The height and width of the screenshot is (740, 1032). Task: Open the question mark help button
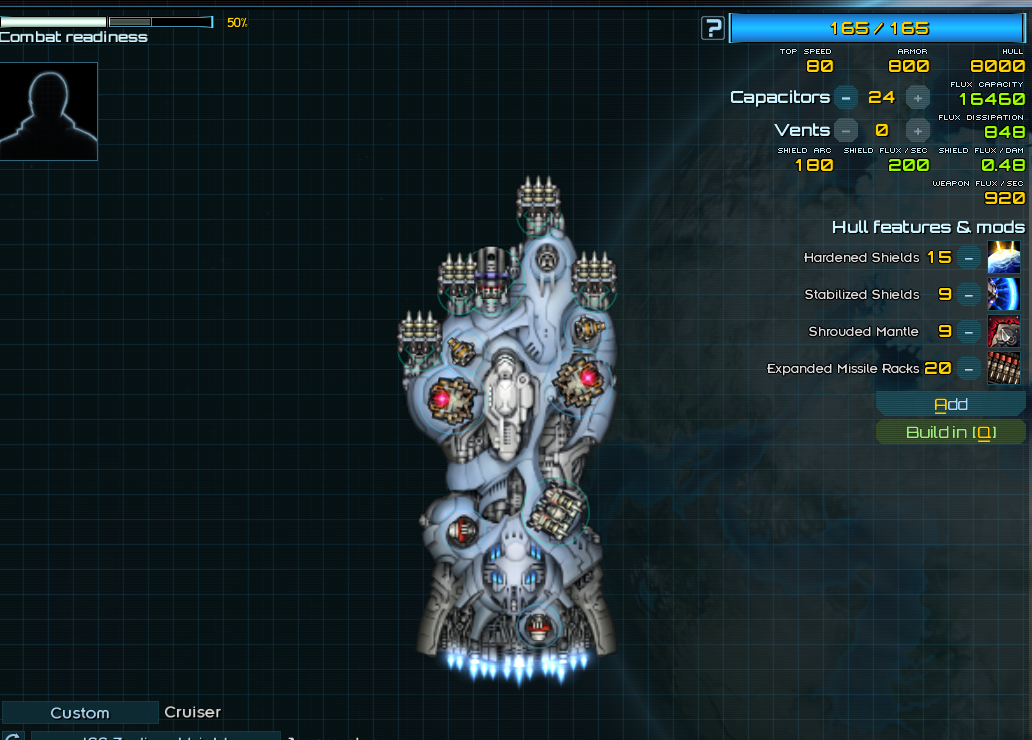712,28
